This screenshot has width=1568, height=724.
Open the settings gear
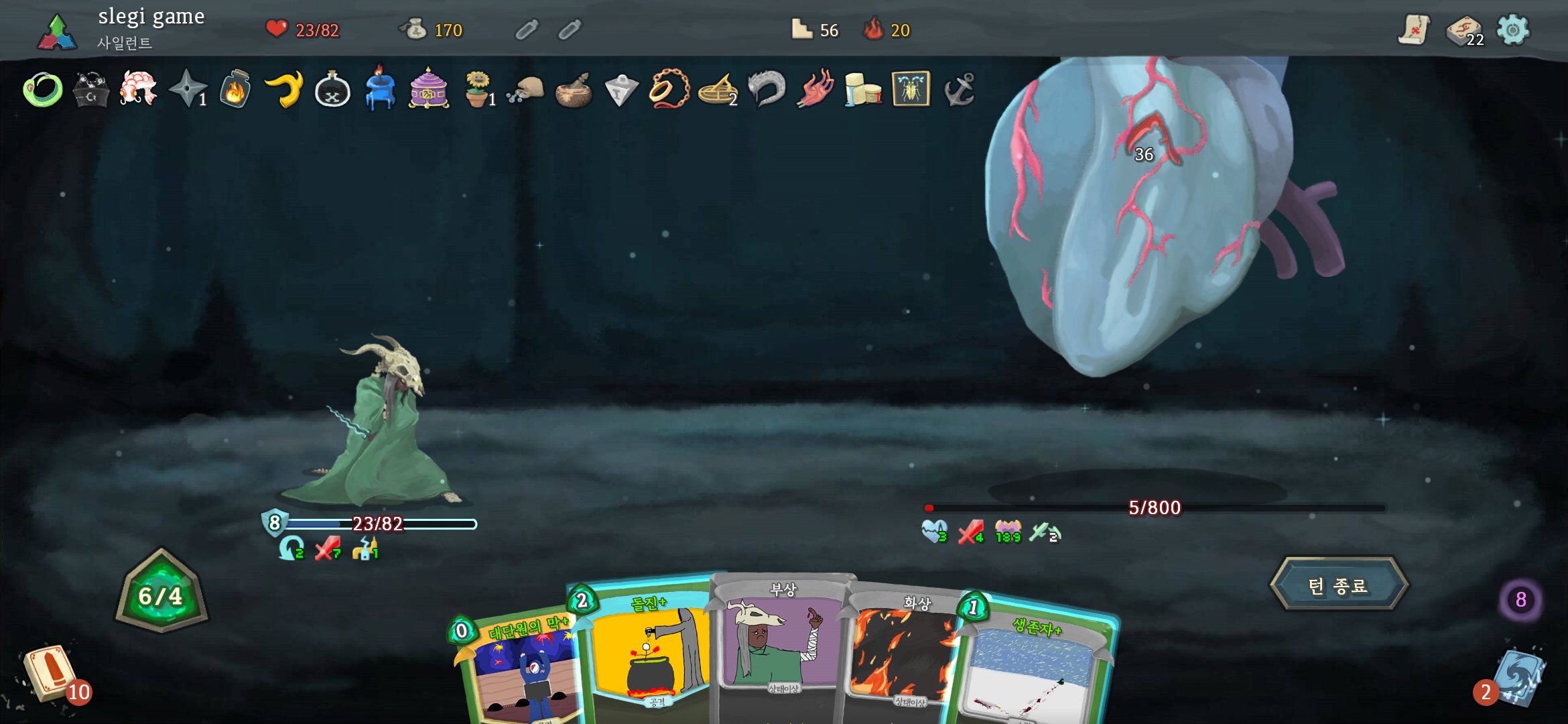(x=1513, y=30)
